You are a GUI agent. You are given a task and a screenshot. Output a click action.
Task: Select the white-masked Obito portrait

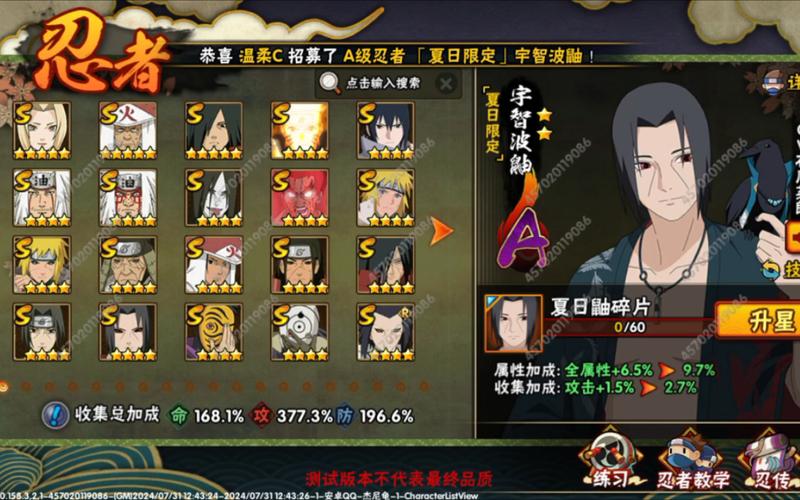(299, 331)
